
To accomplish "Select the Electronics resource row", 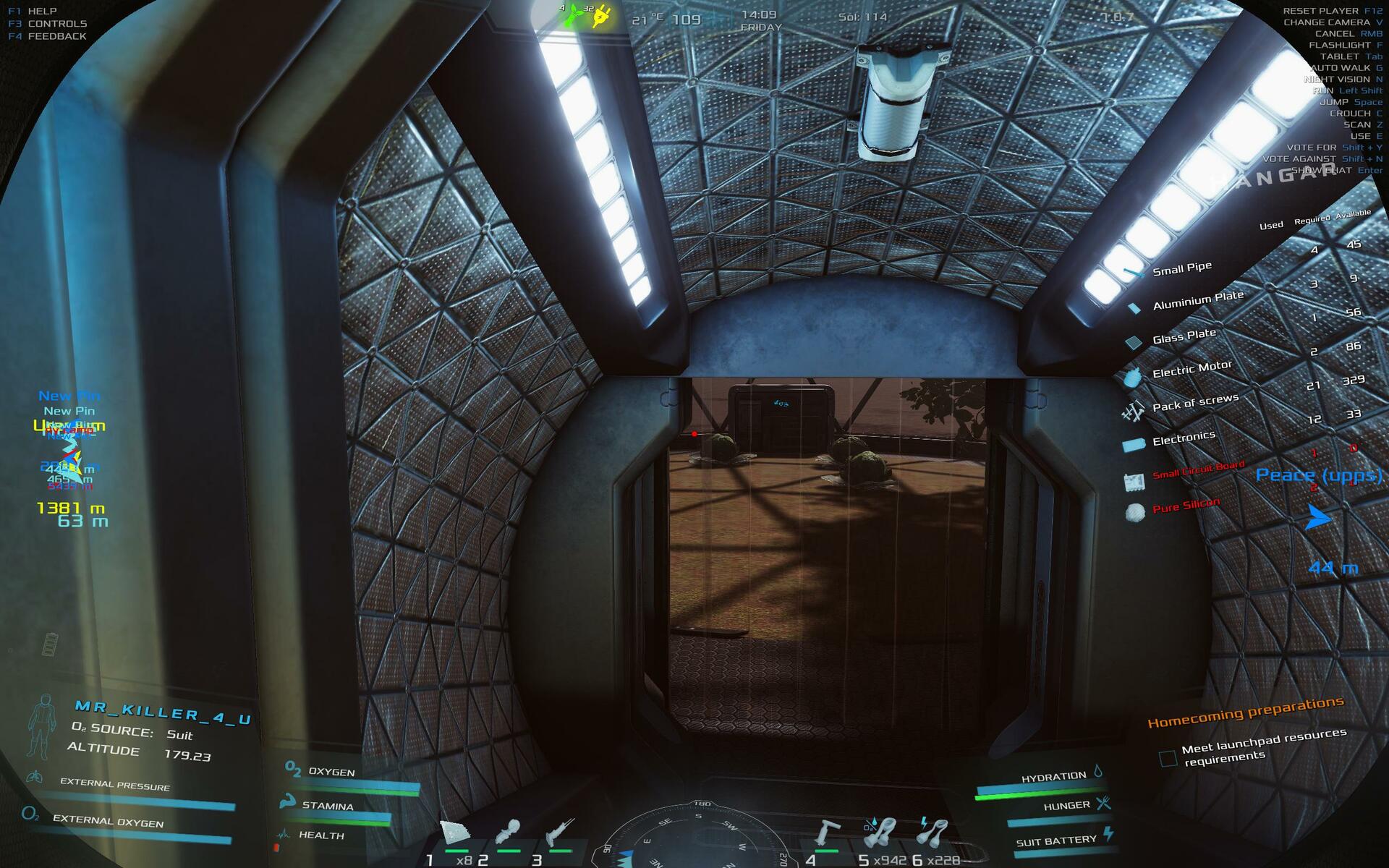I will (x=1184, y=438).
